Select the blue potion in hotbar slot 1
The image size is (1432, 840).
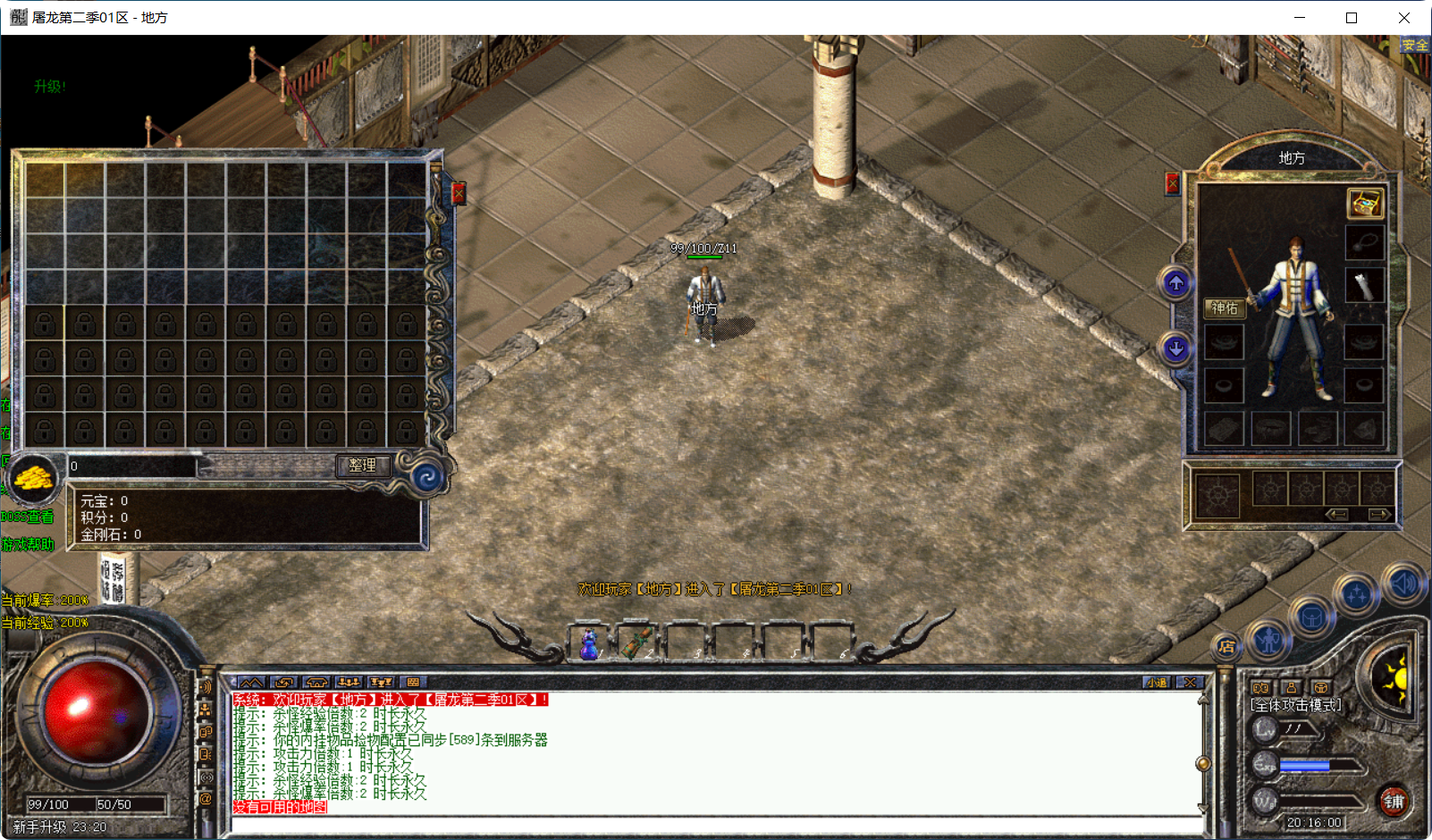pyautogui.click(x=589, y=643)
